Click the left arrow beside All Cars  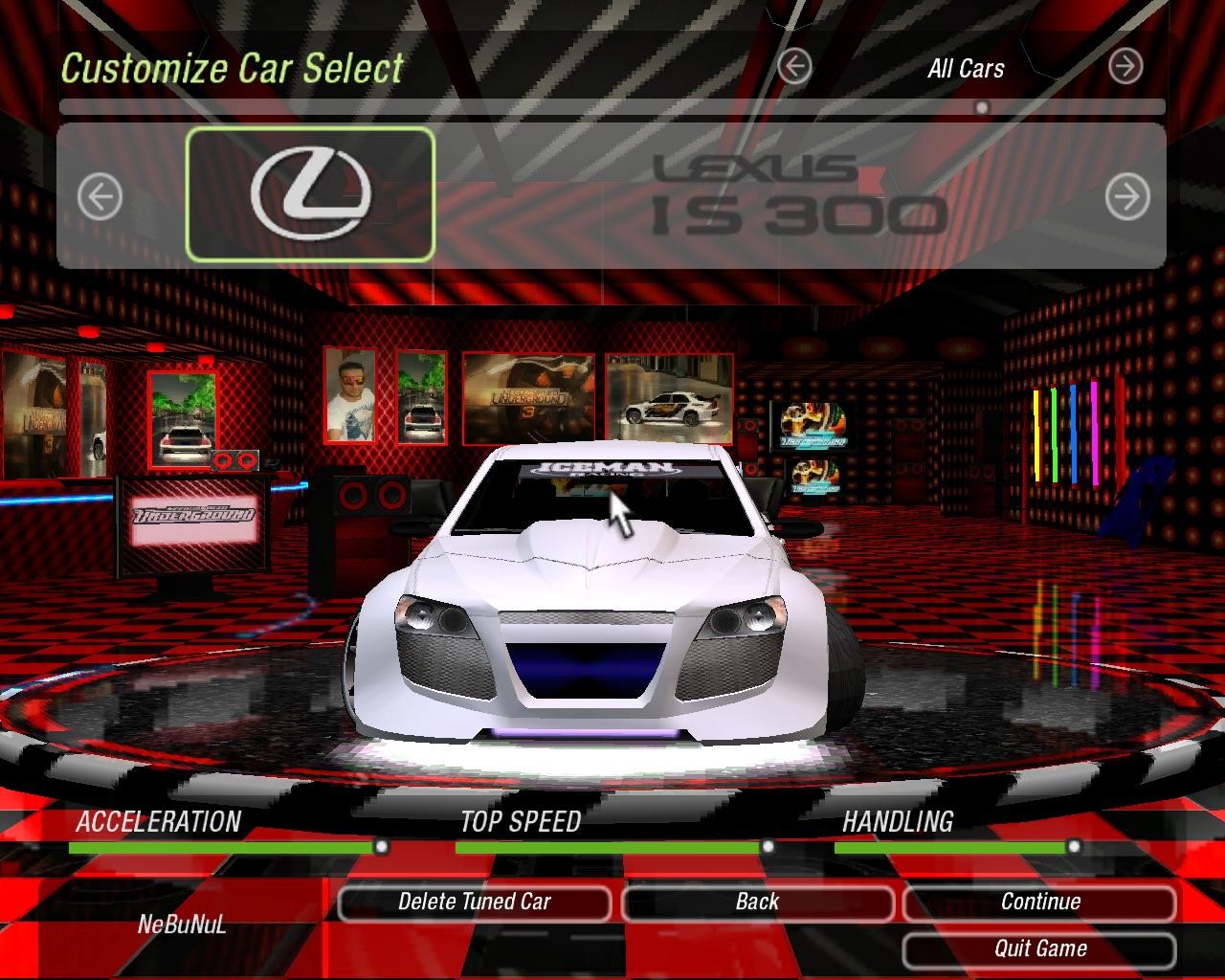792,65
